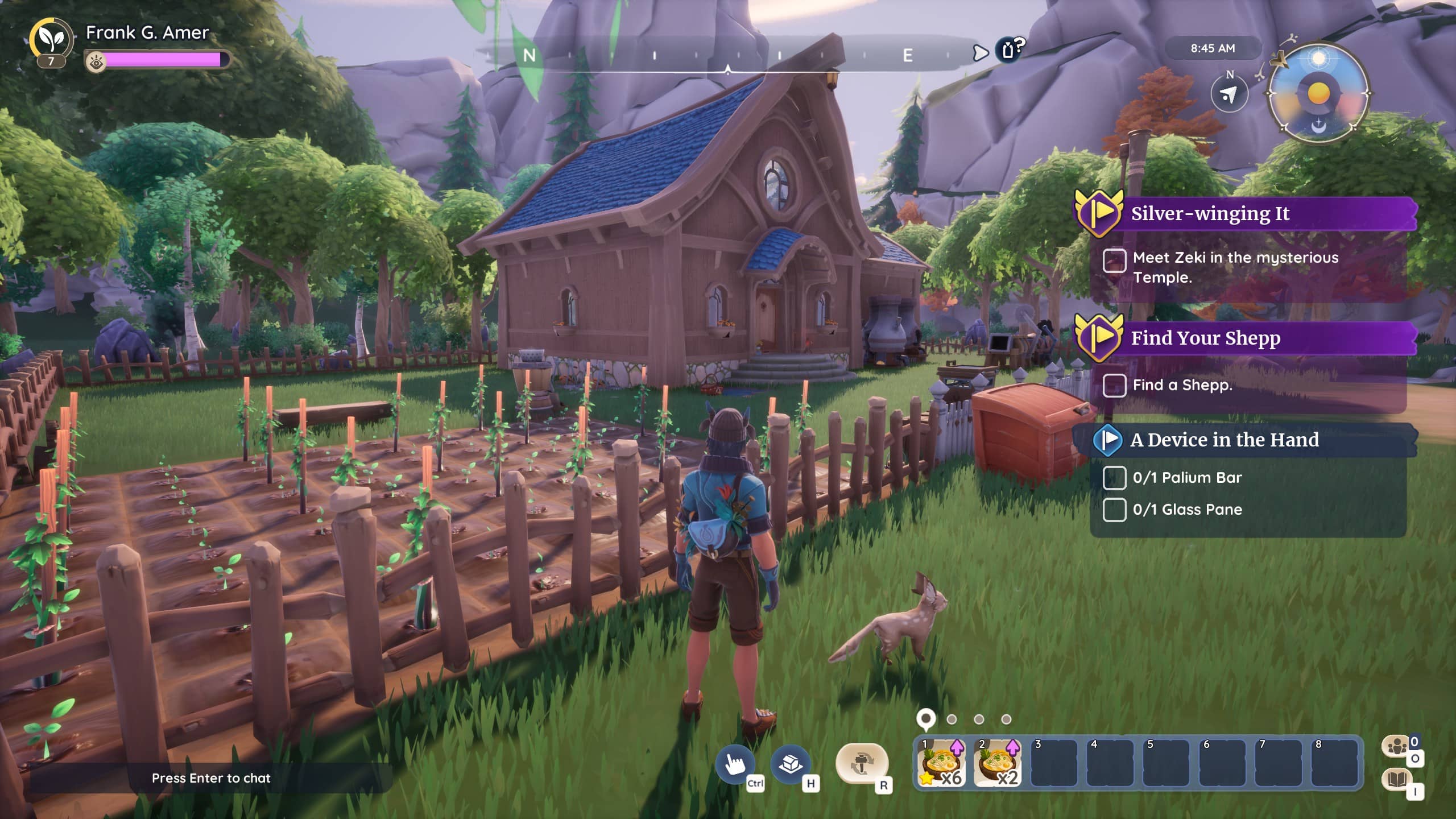Open the social players panel icon
The height and width of the screenshot is (819, 1456).
click(x=1397, y=746)
